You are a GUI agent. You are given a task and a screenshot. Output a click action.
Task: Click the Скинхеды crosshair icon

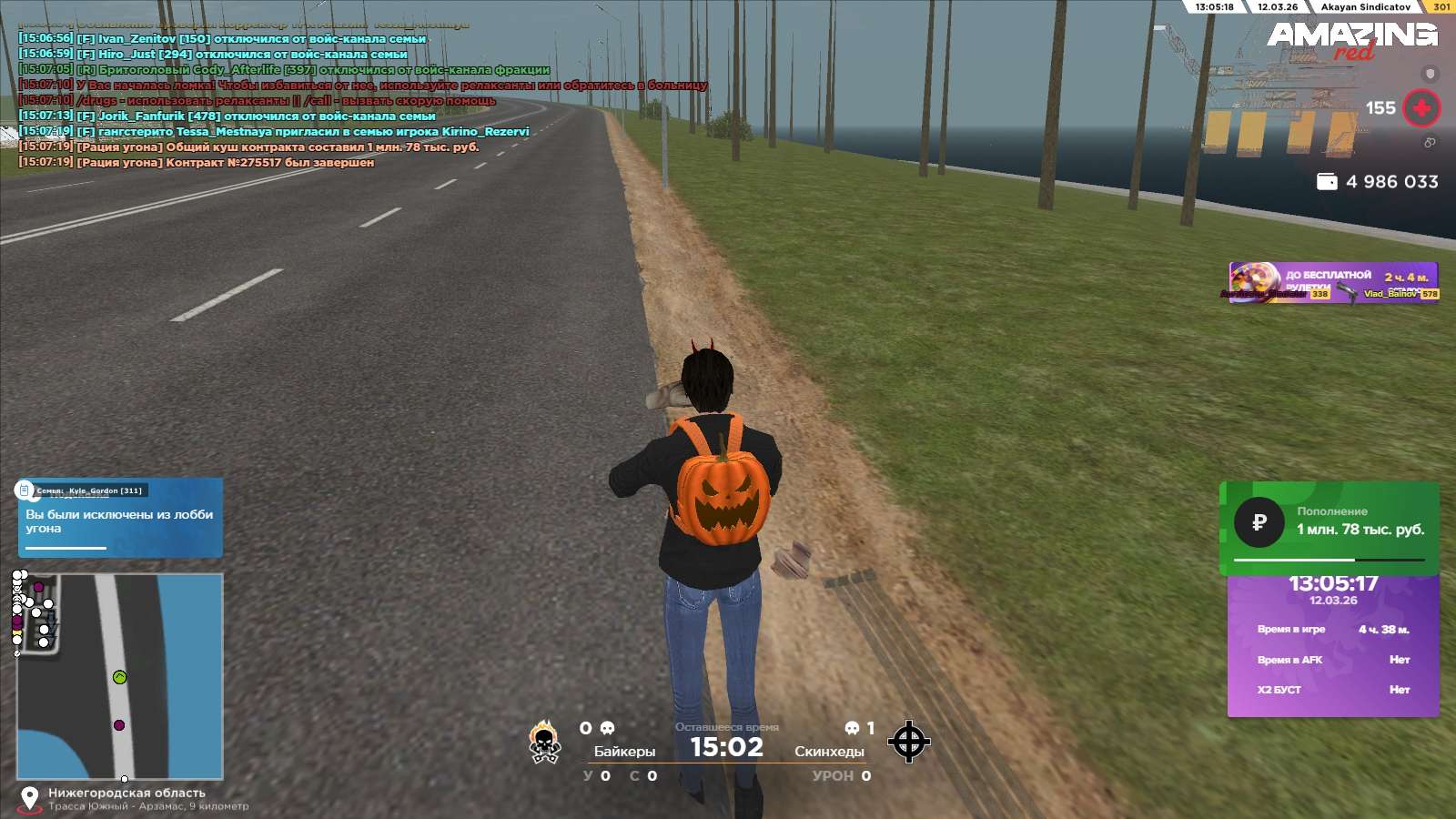[x=908, y=742]
